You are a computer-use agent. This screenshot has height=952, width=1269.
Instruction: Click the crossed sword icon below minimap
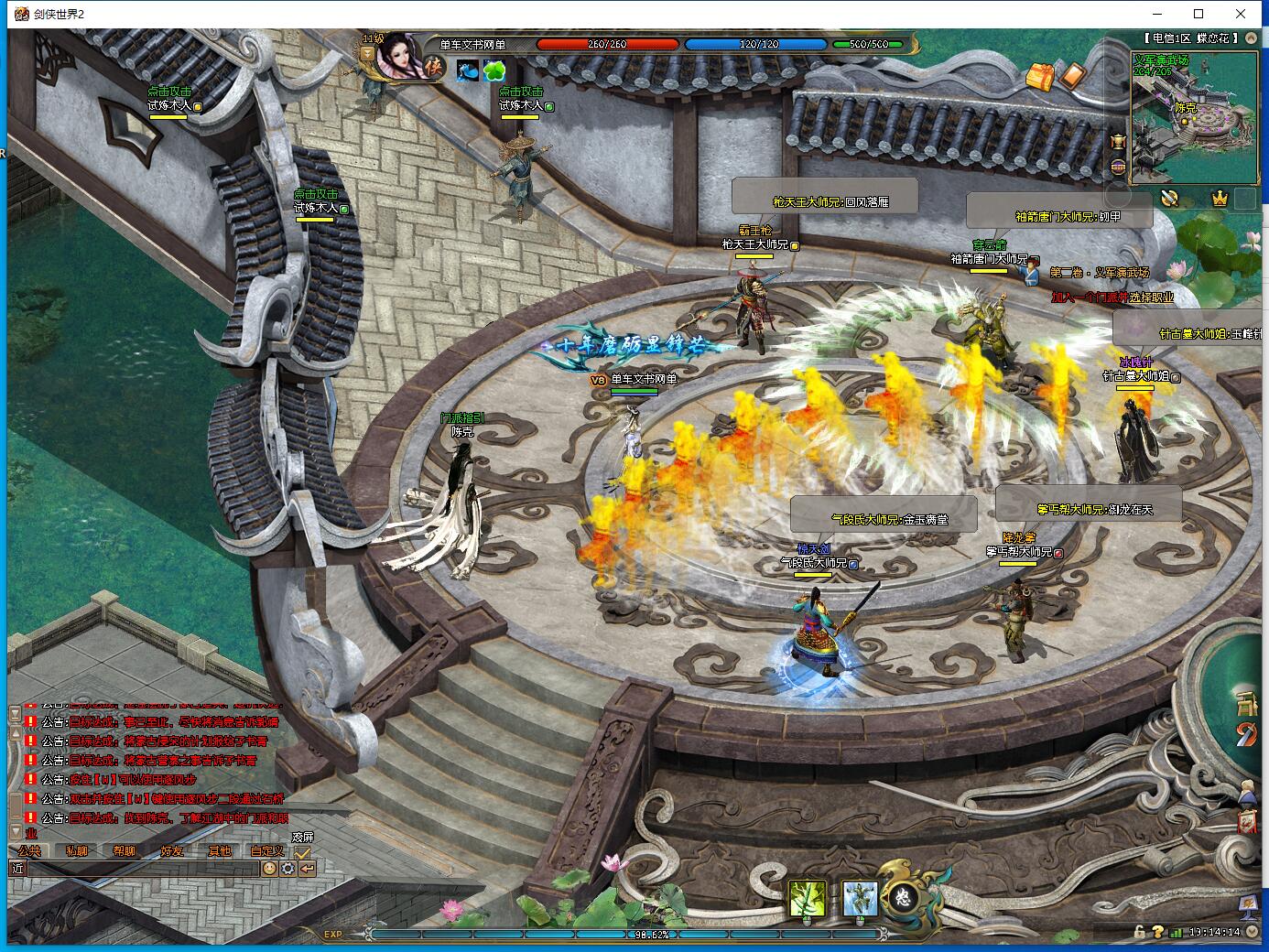tap(1169, 198)
